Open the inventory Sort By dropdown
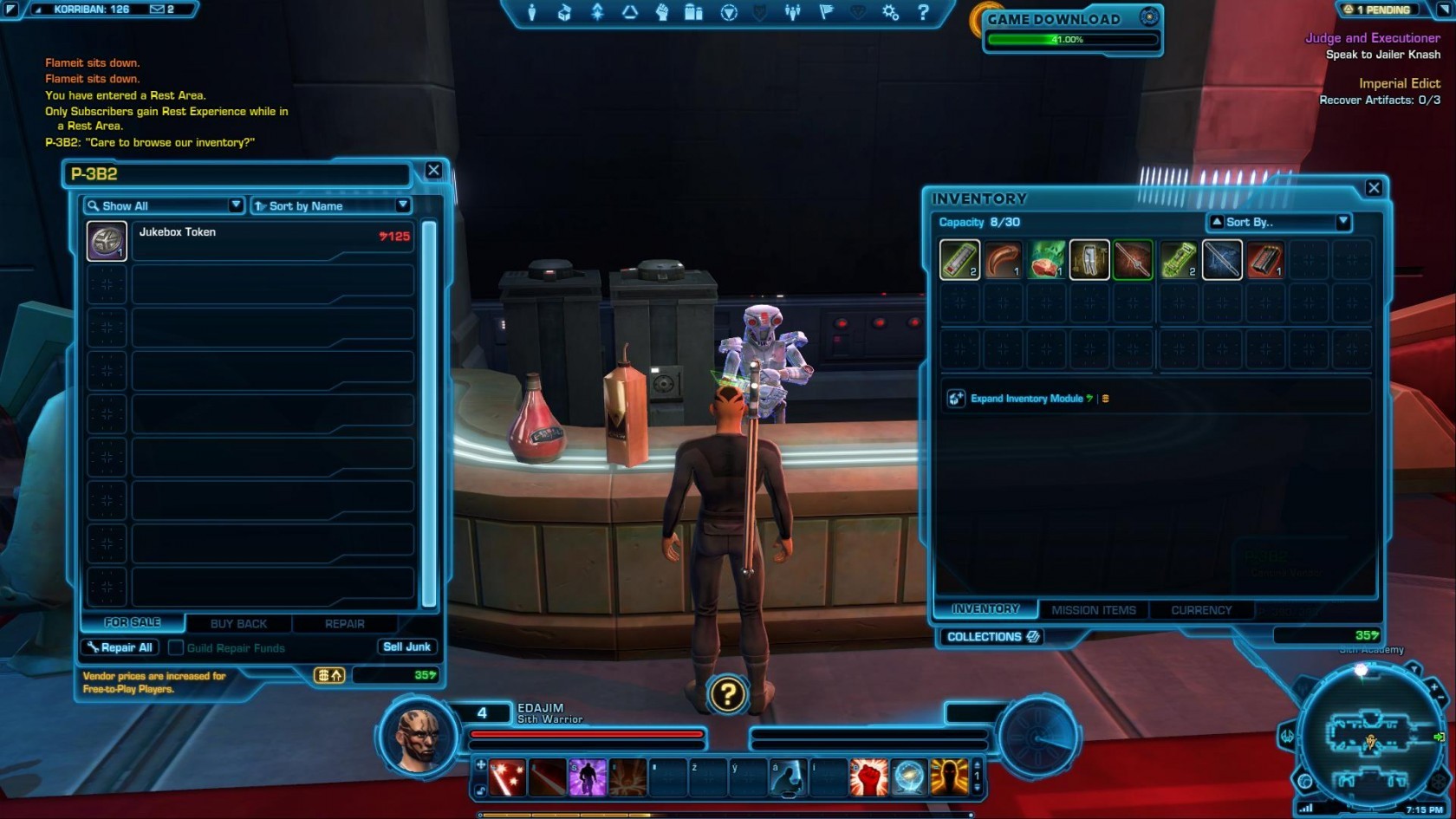The height and width of the screenshot is (819, 1456). [1279, 222]
